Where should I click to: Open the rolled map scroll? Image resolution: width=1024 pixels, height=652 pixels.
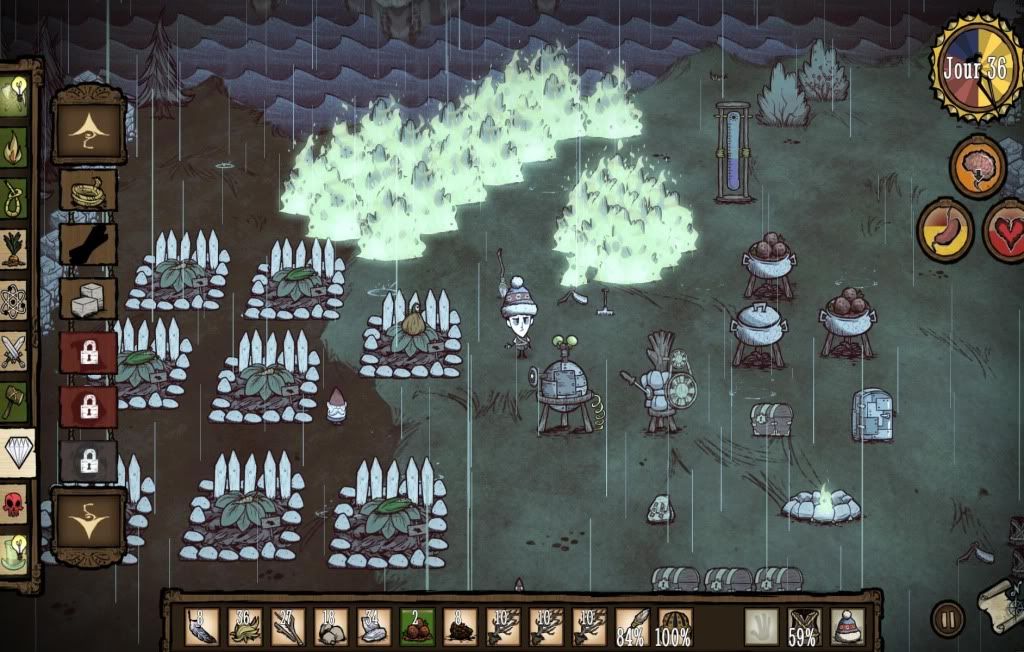[x=1001, y=603]
